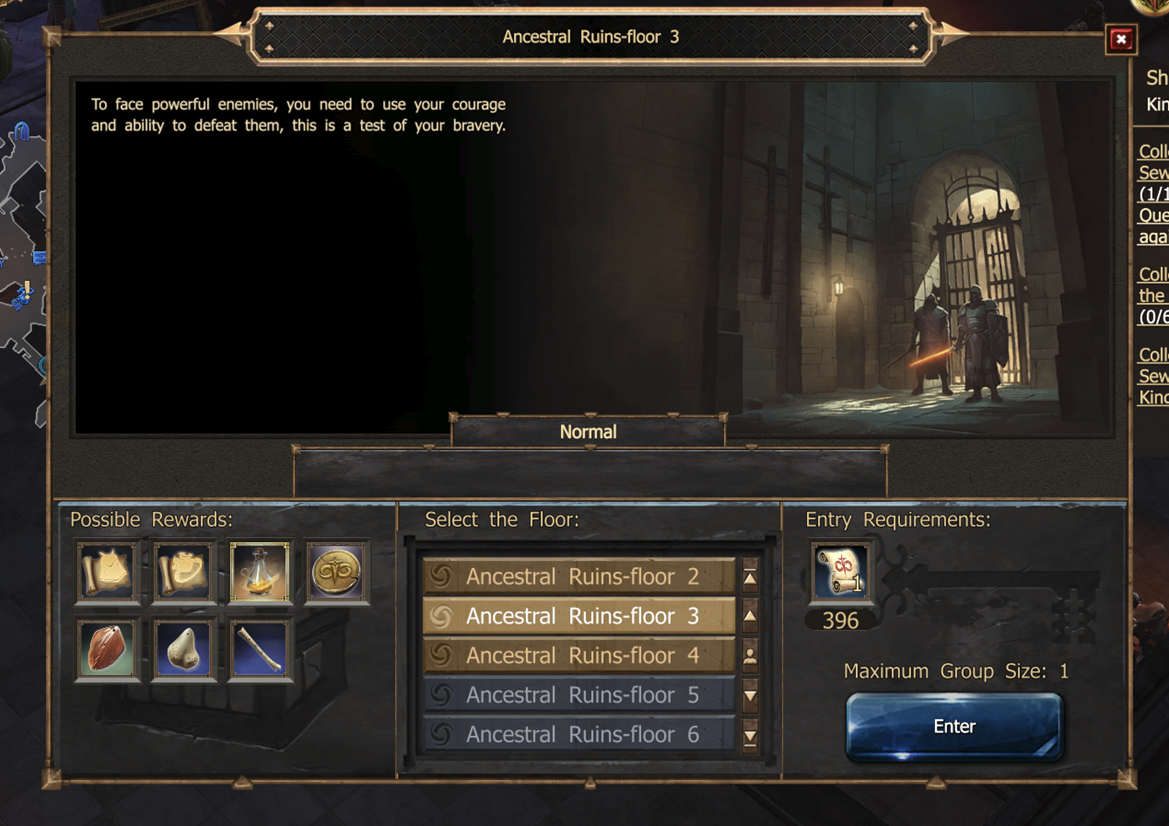Select the locked Ancestral Ruins-floor 5 row
Viewport: 1169px width, 826px height.
tap(579, 695)
